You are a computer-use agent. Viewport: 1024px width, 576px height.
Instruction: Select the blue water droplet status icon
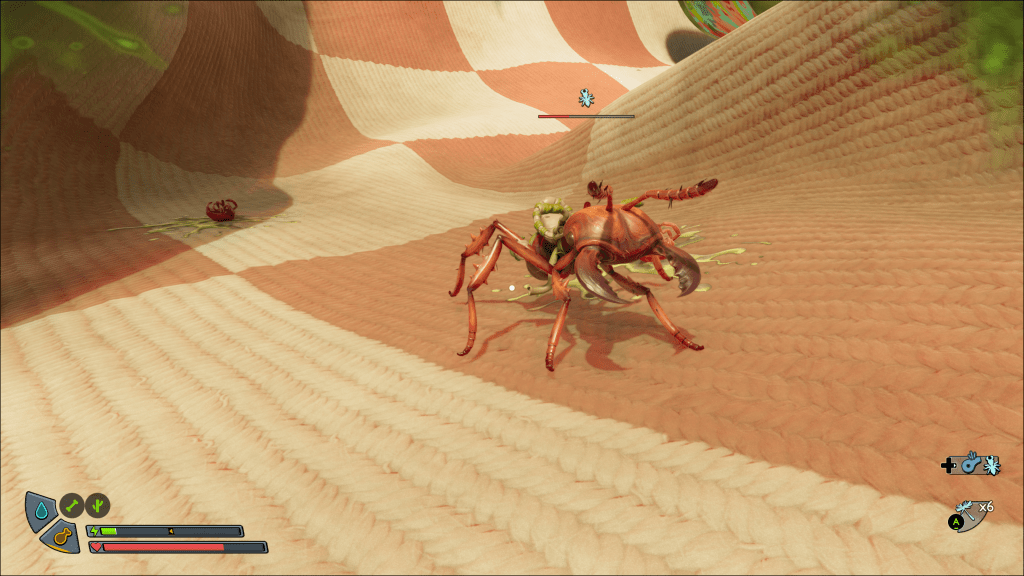(40, 510)
